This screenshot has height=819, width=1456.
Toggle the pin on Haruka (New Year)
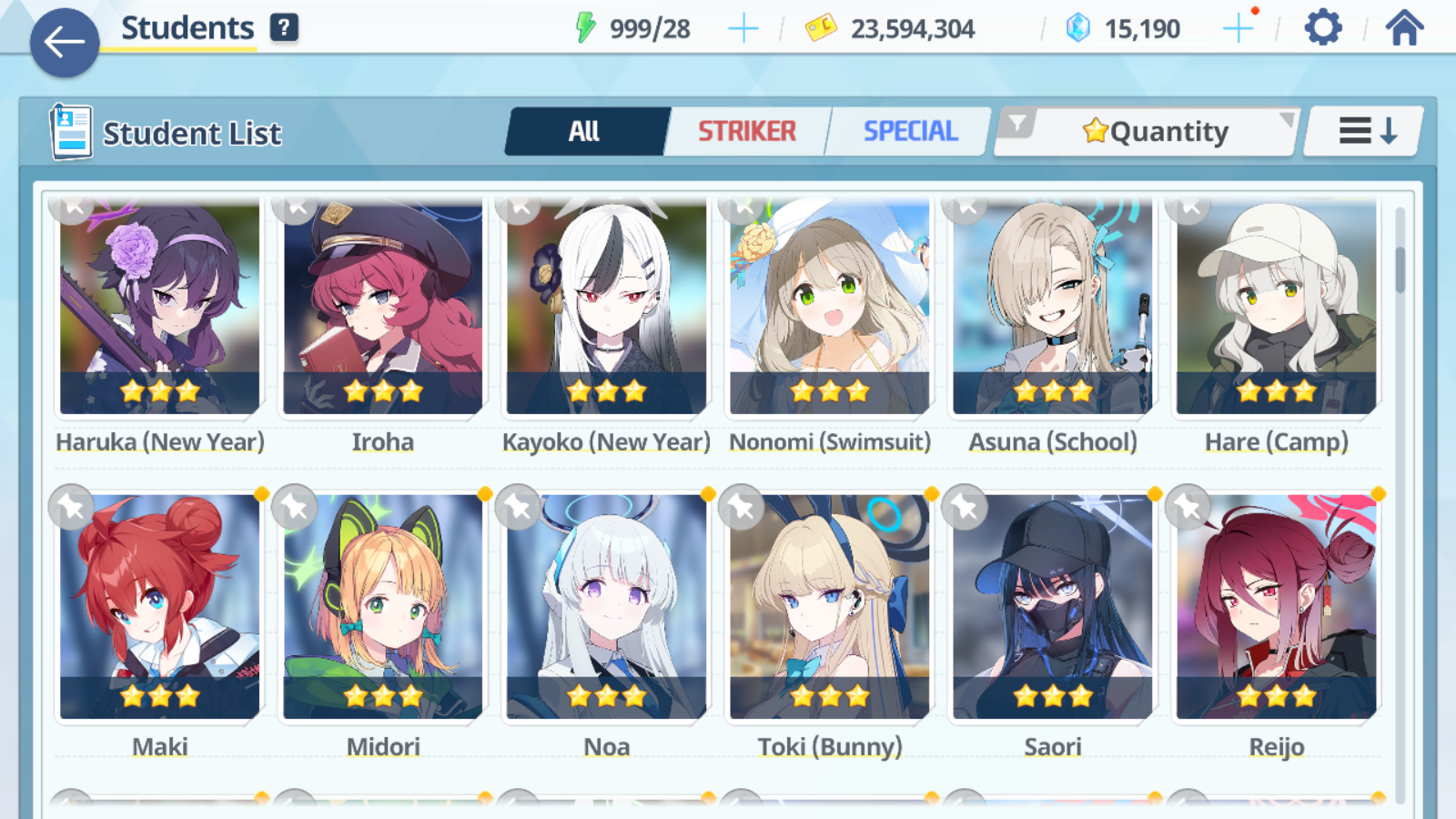(x=71, y=207)
